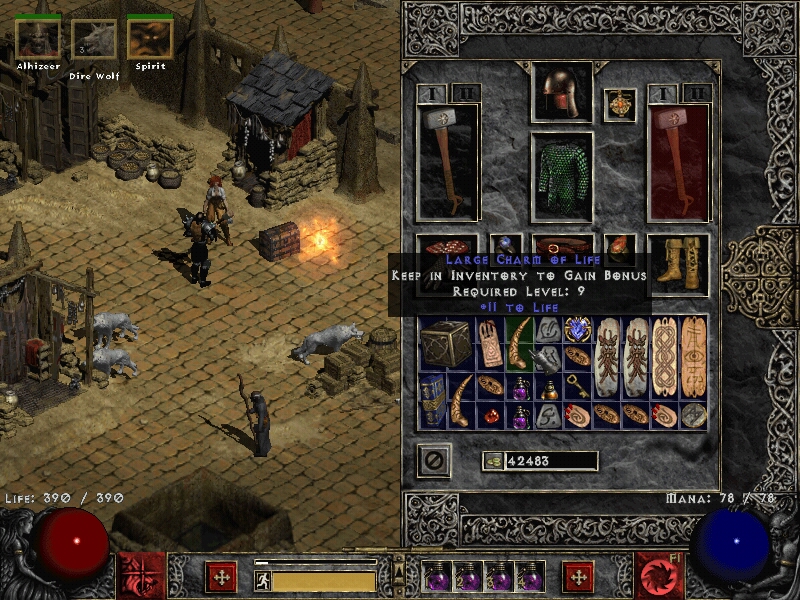Open the gold drop button
The image size is (800, 600).
(492, 461)
